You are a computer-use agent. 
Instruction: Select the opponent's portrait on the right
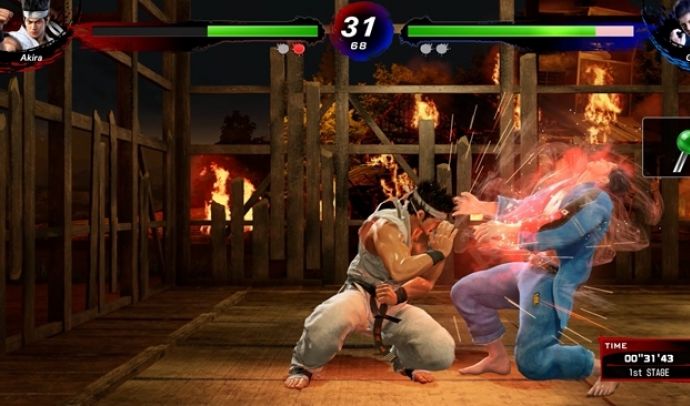point(670,27)
